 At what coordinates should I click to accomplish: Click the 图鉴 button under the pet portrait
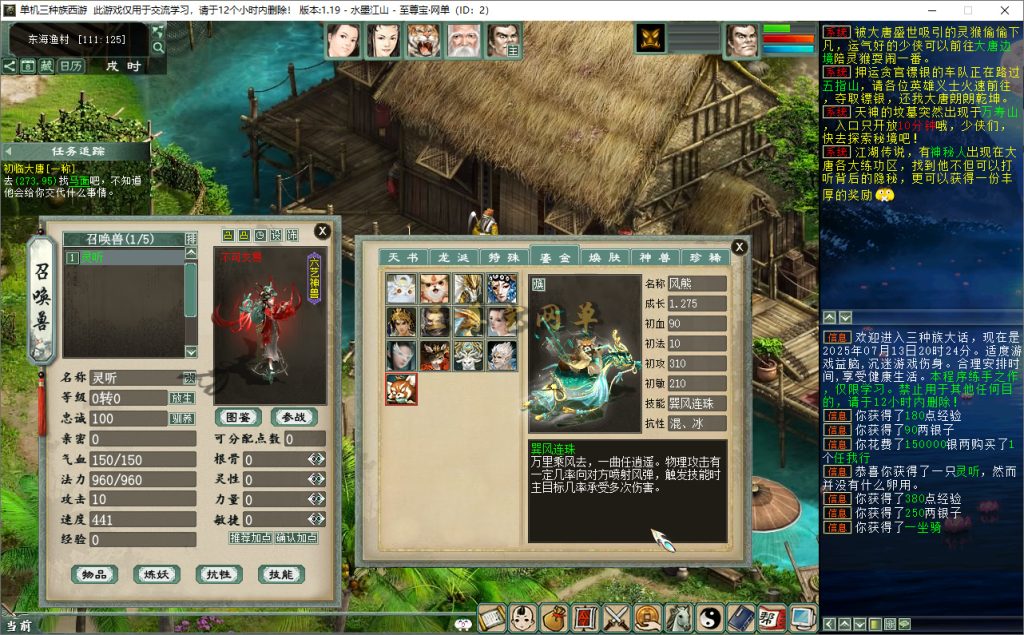click(238, 417)
